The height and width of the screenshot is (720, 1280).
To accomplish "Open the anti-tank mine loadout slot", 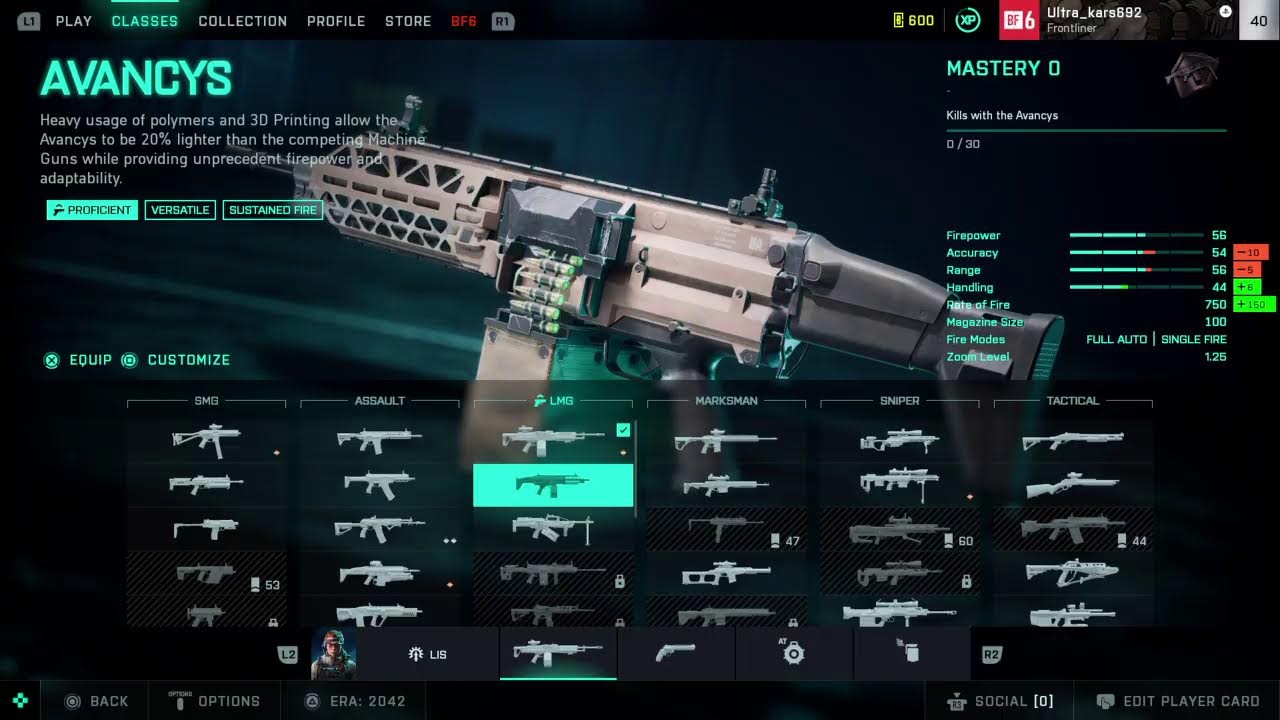I will coord(794,654).
